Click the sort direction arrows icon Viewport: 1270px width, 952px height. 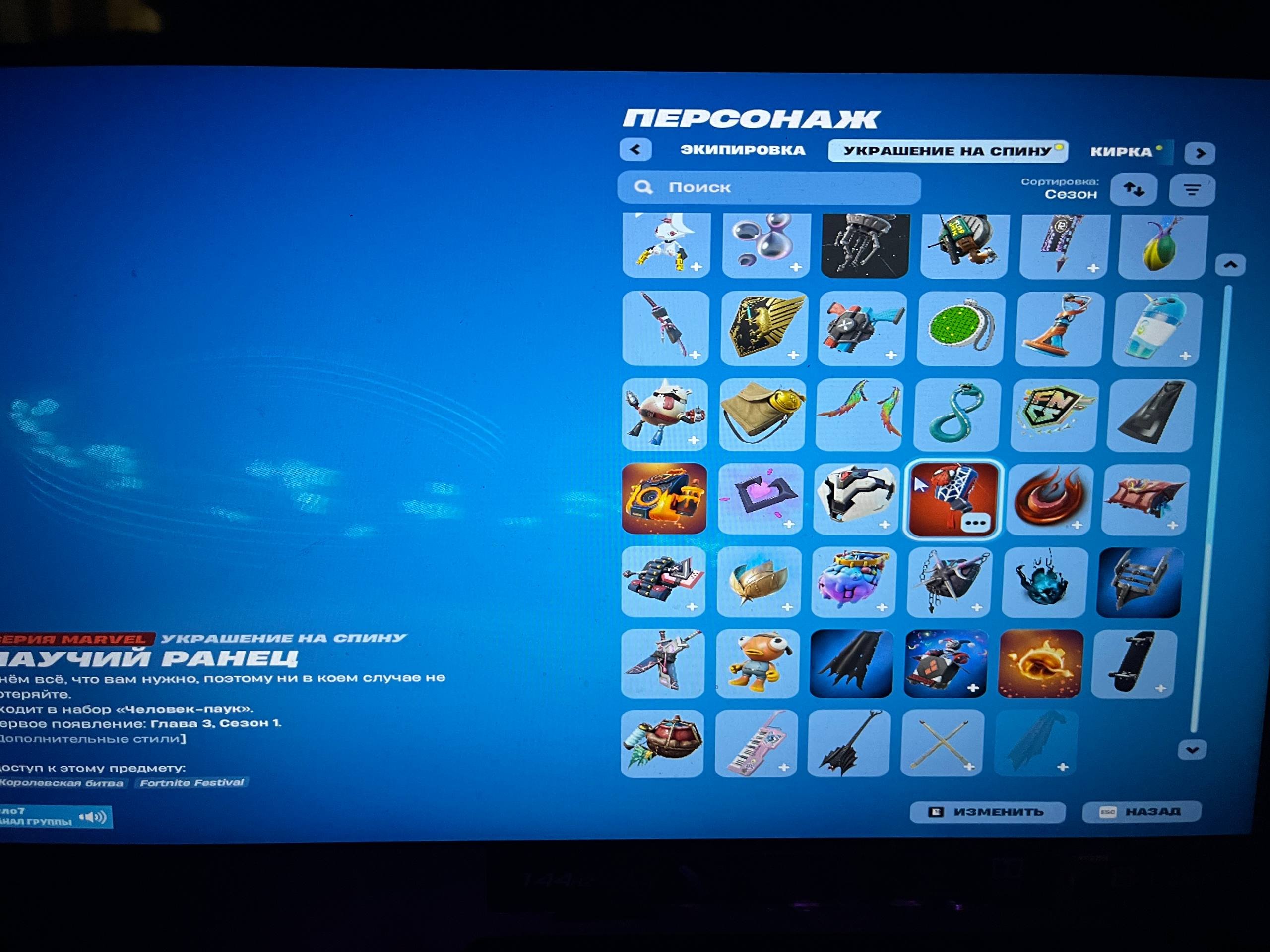coord(1135,189)
